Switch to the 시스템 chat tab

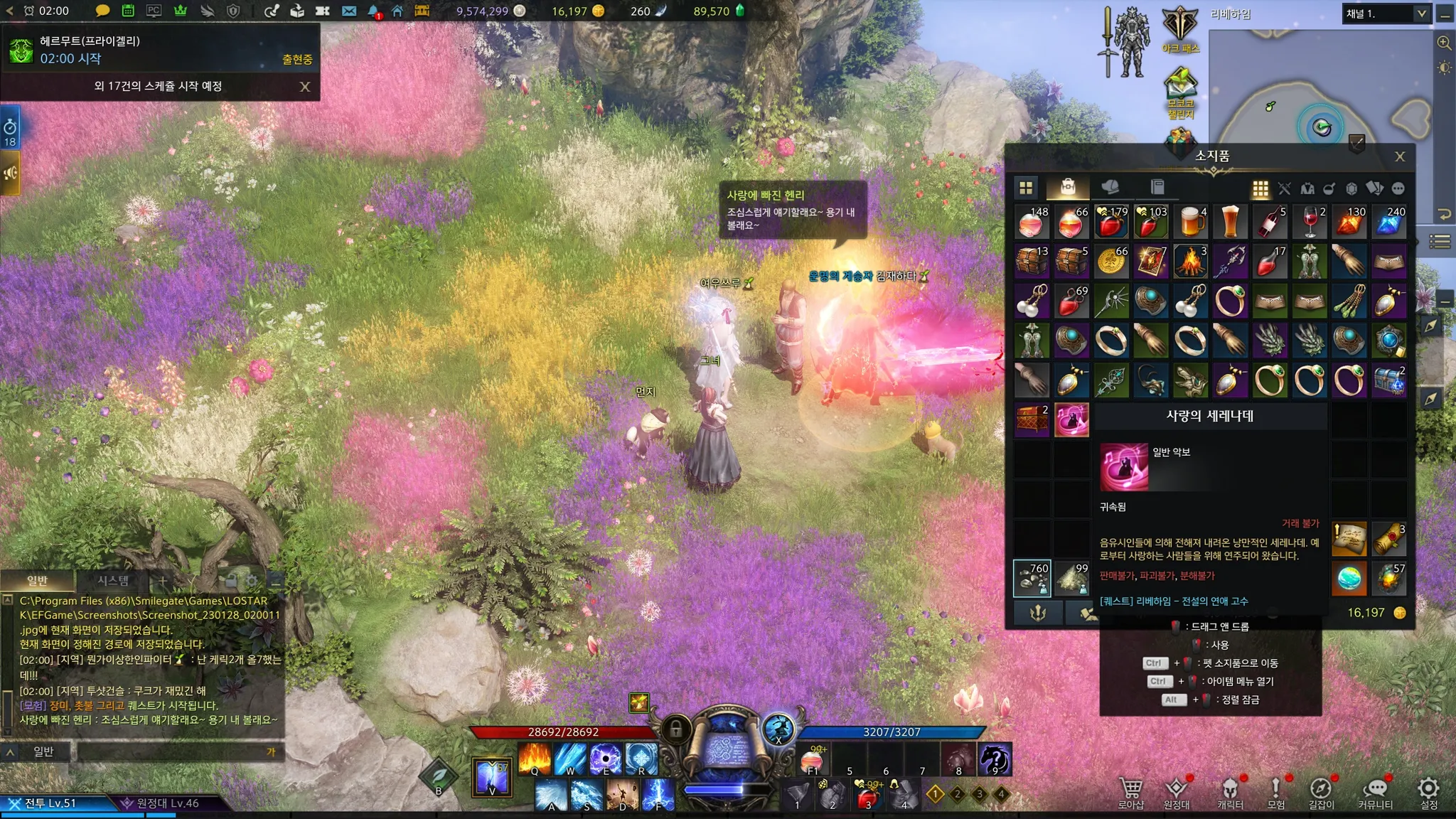pos(113,581)
